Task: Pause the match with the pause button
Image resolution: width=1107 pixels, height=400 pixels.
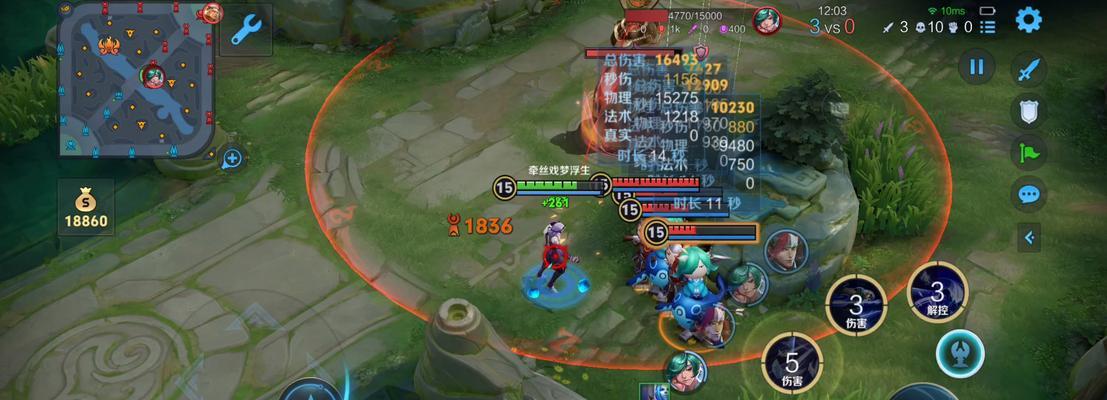Action: (977, 67)
